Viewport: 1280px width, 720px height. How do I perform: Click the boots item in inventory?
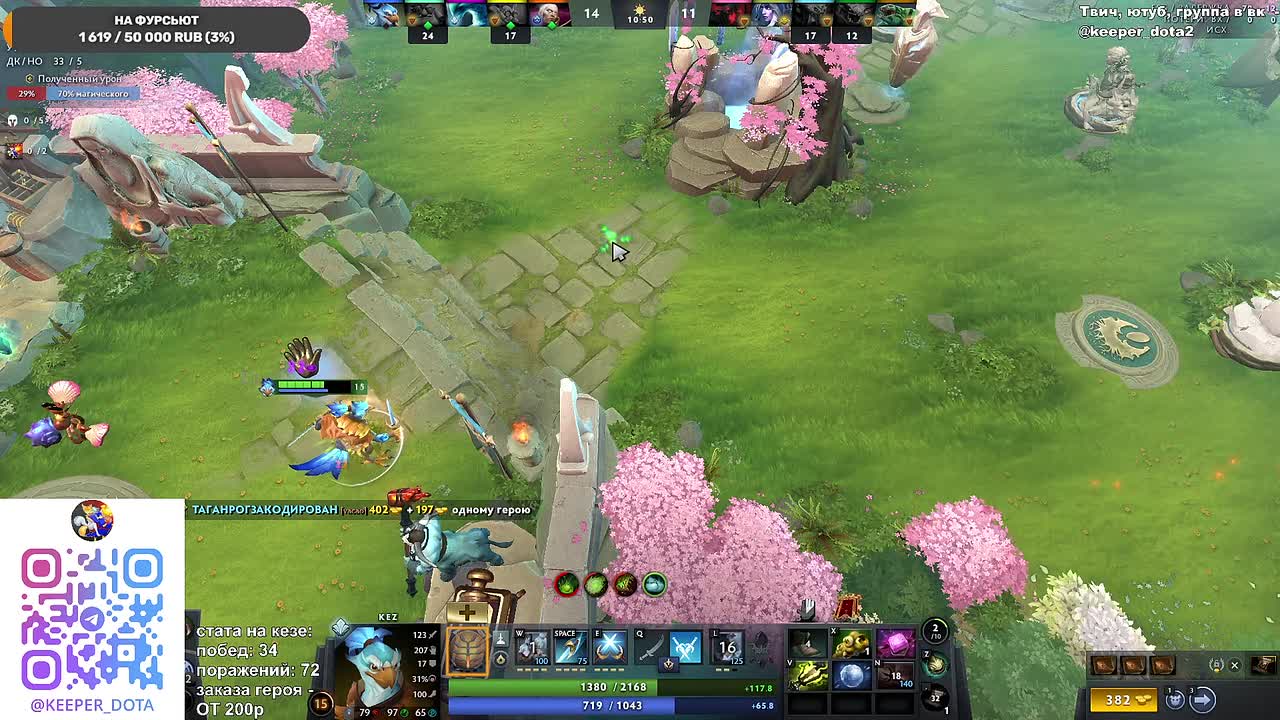[808, 644]
